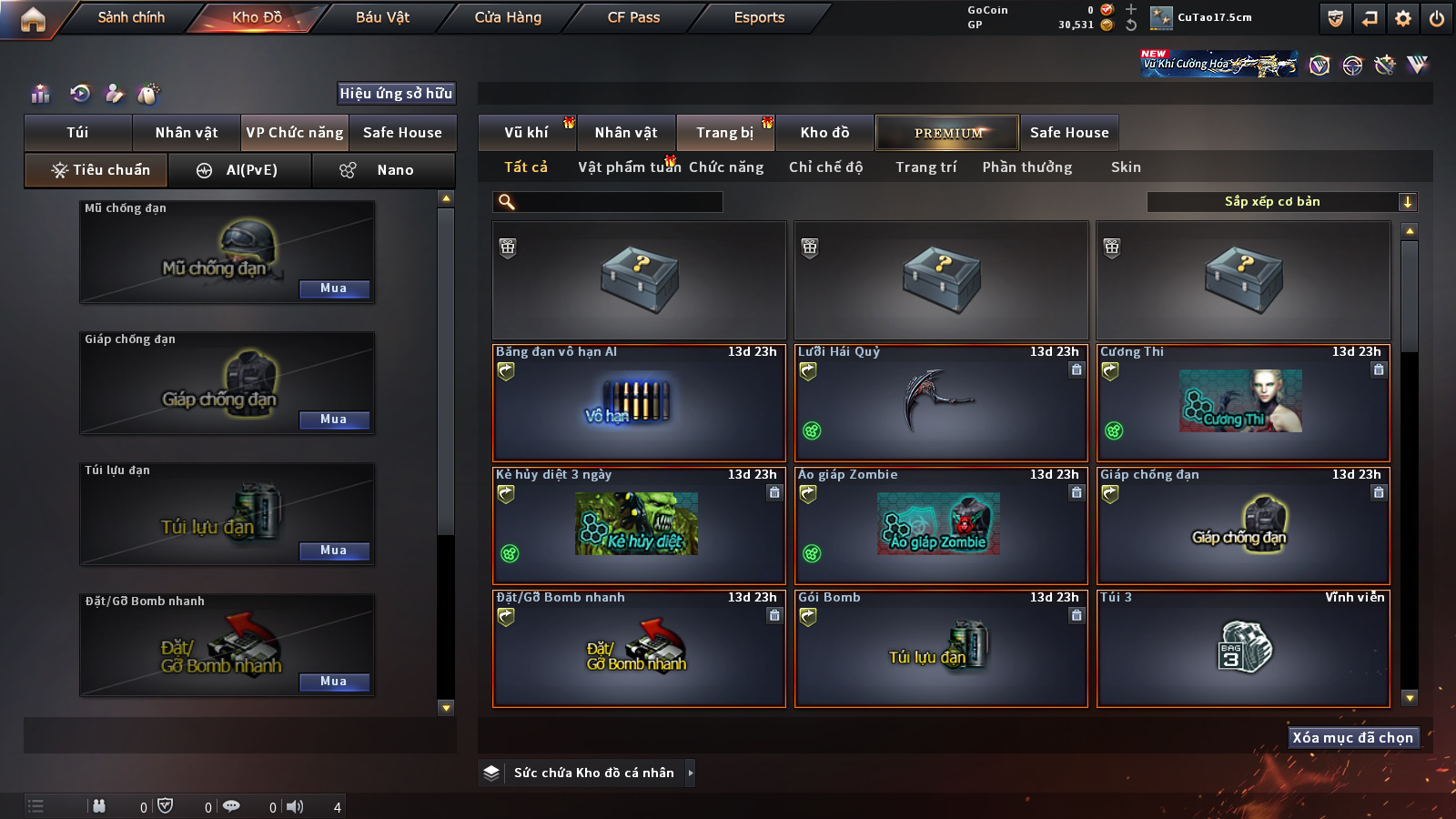The height and width of the screenshot is (819, 1456).
Task: Select the Lưỡi Hái Quỷ scythe item
Action: tap(941, 402)
